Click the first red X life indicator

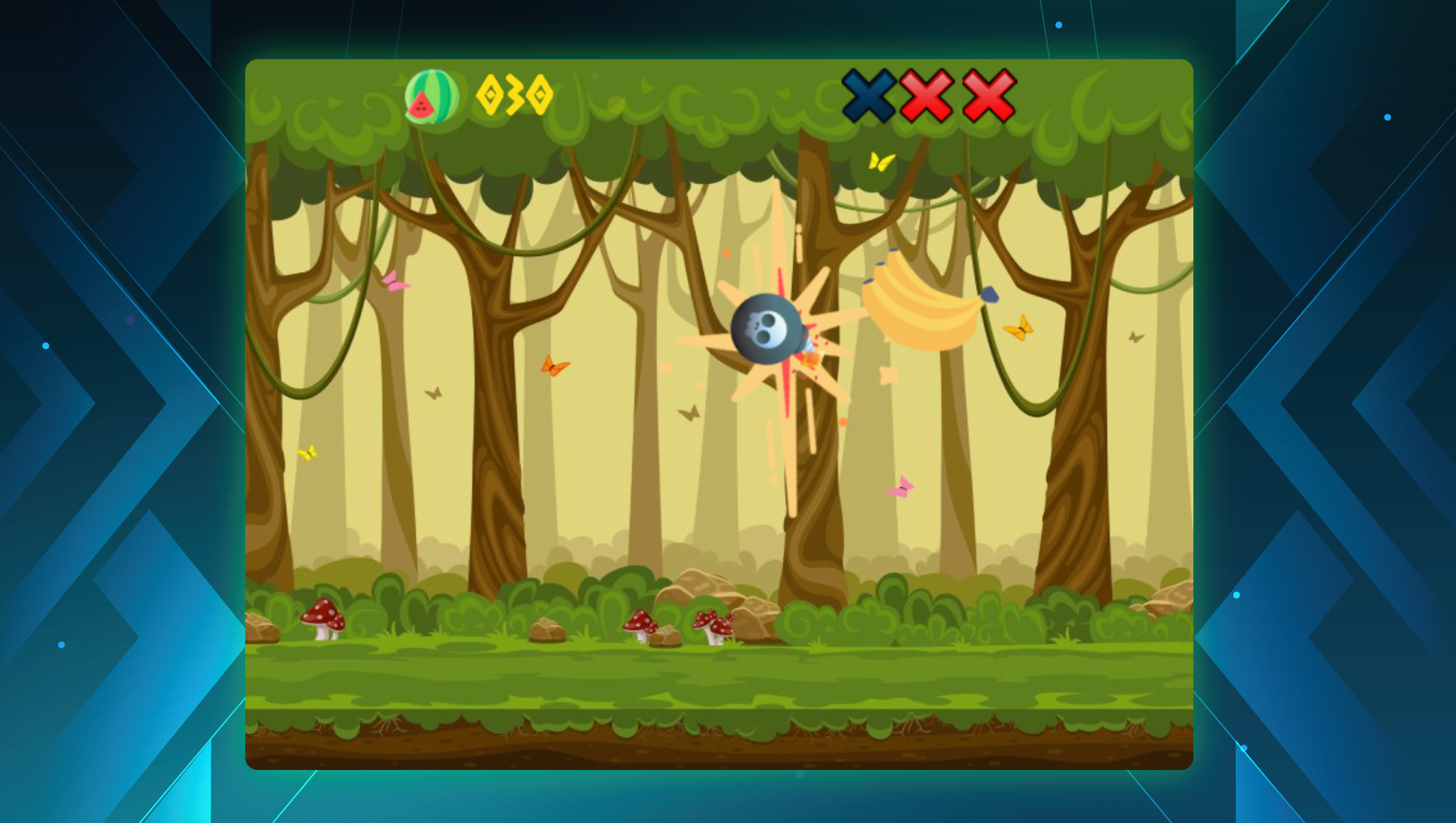click(927, 95)
